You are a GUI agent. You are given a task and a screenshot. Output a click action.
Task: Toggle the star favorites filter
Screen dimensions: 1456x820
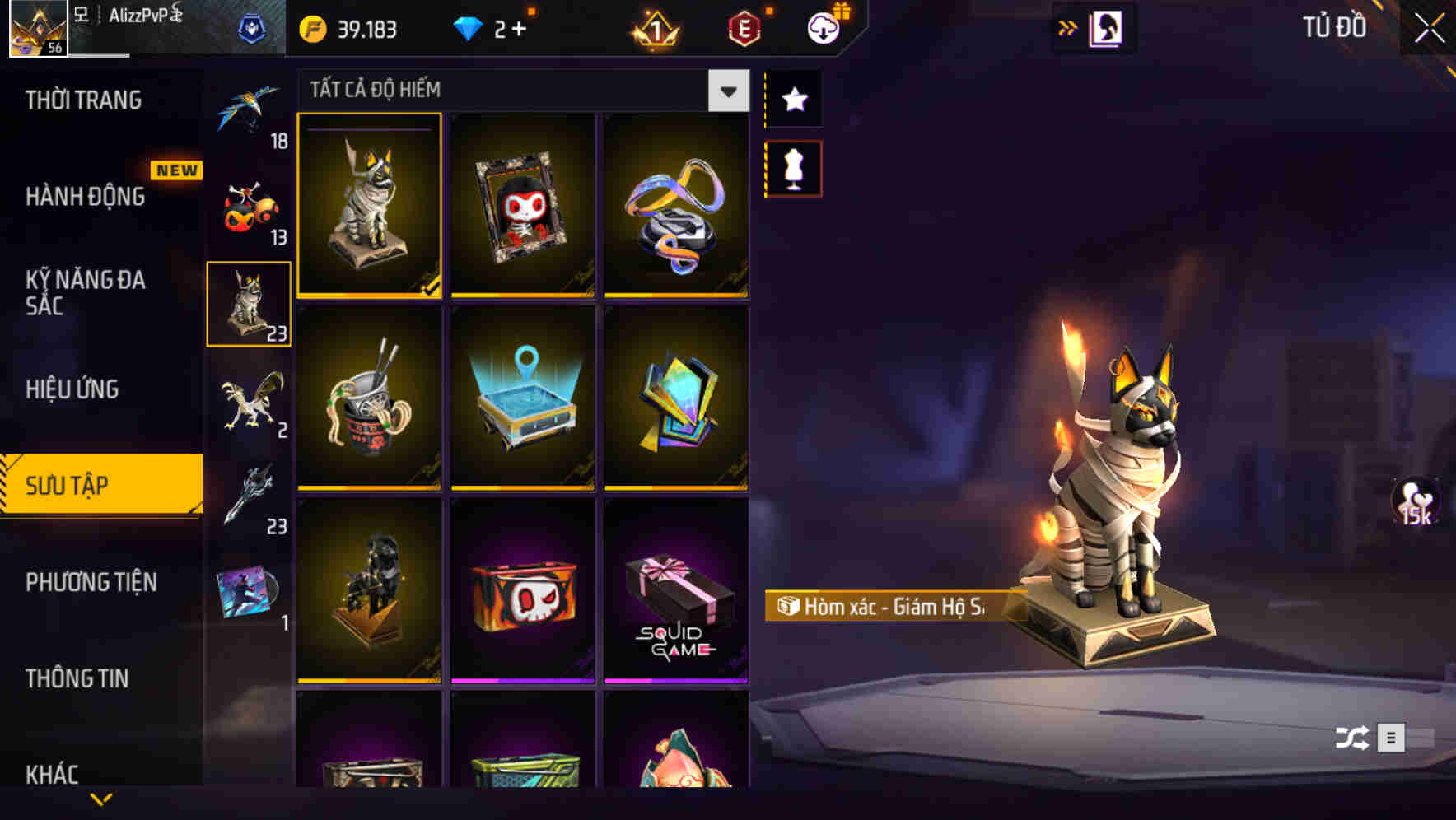[793, 100]
